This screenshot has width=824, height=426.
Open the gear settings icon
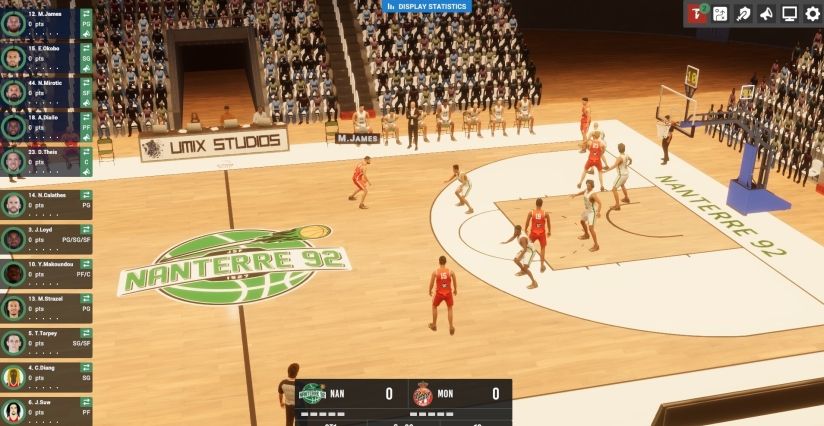coord(812,14)
